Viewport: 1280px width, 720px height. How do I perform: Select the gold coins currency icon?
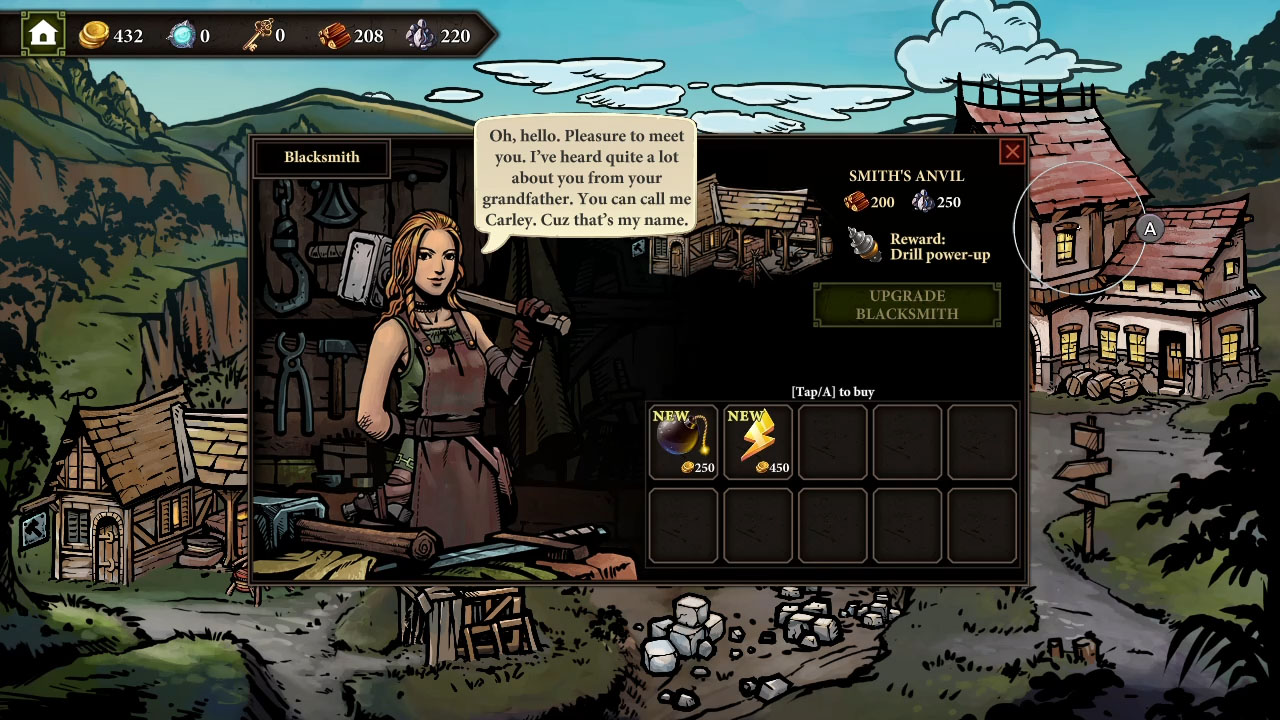(93, 32)
